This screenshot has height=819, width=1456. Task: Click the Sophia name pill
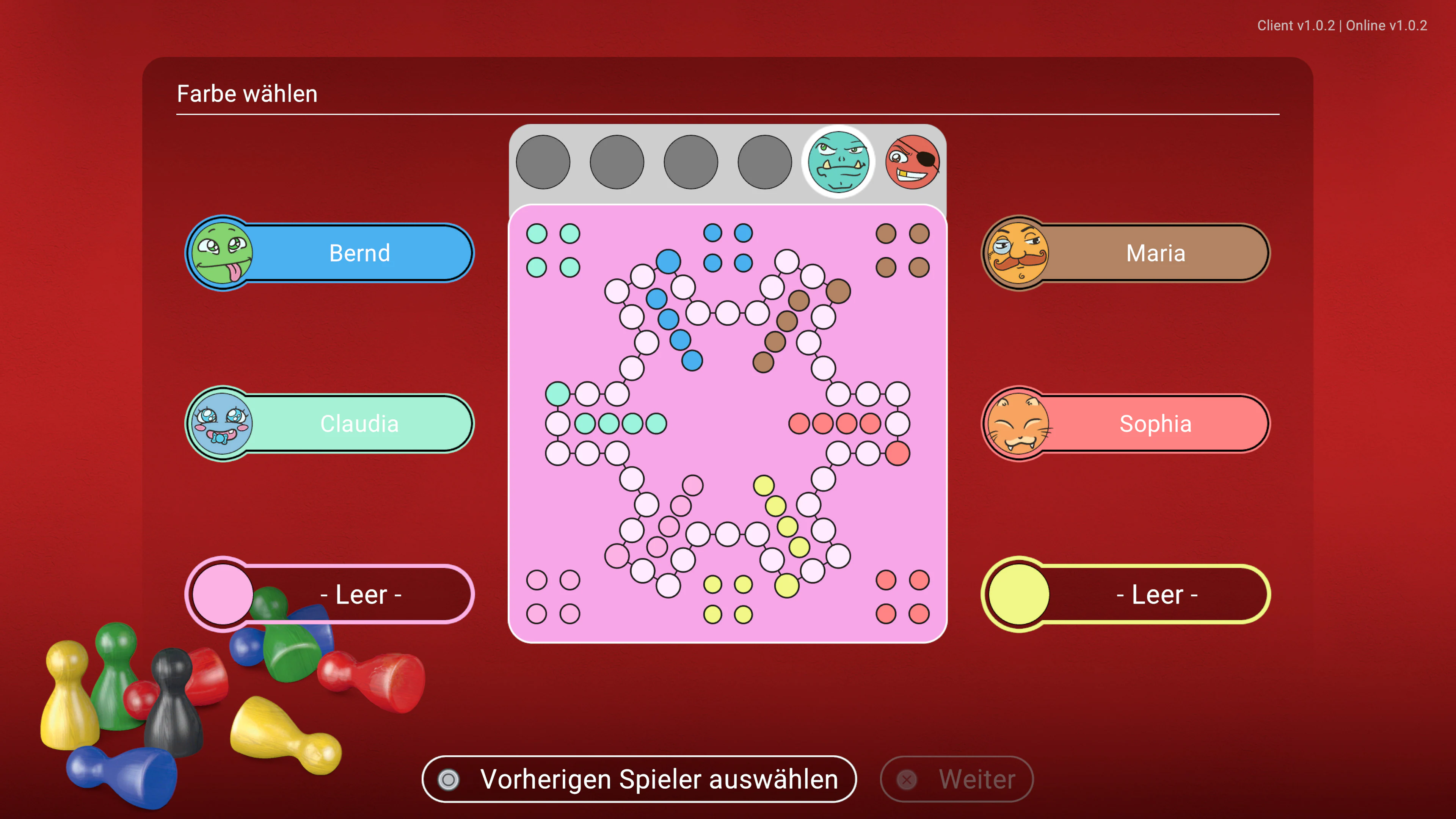tap(1155, 424)
